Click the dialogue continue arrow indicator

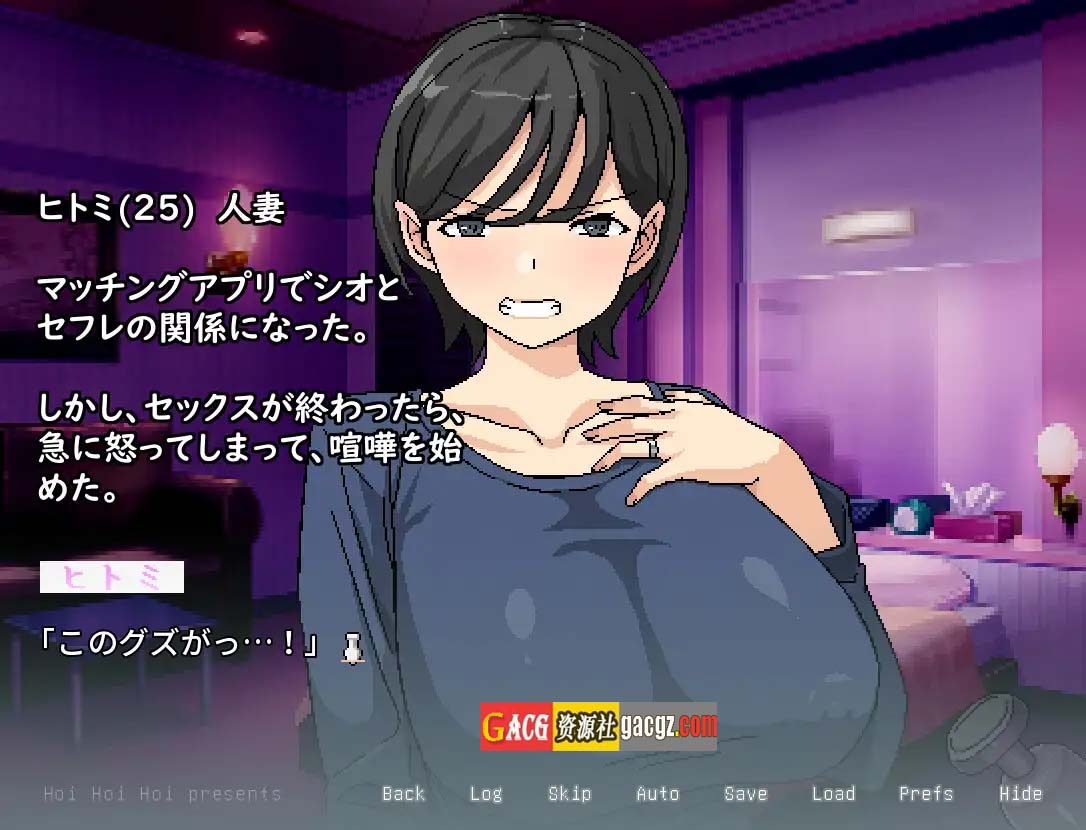point(351,648)
